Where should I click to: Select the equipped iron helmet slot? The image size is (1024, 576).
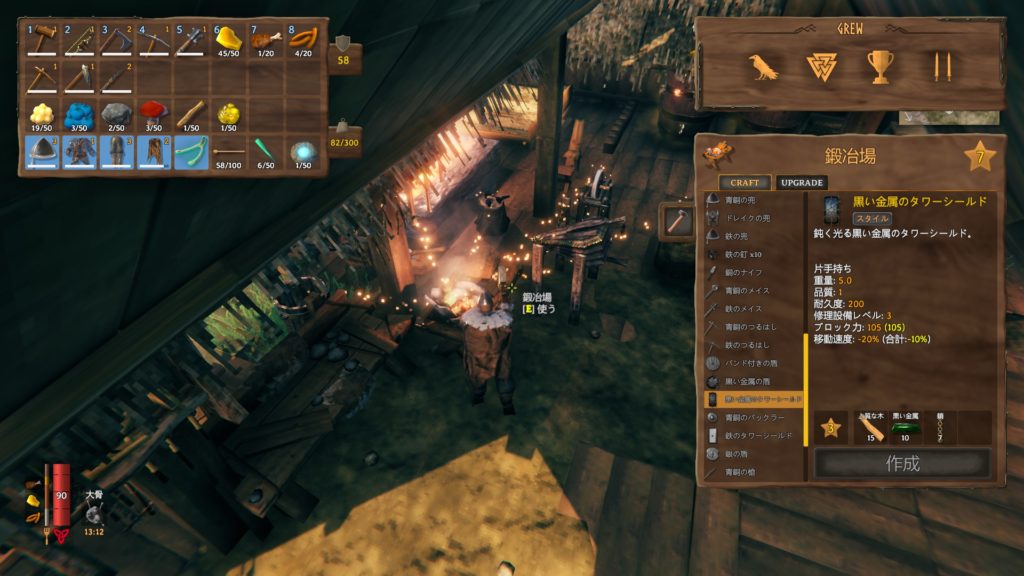pos(44,152)
